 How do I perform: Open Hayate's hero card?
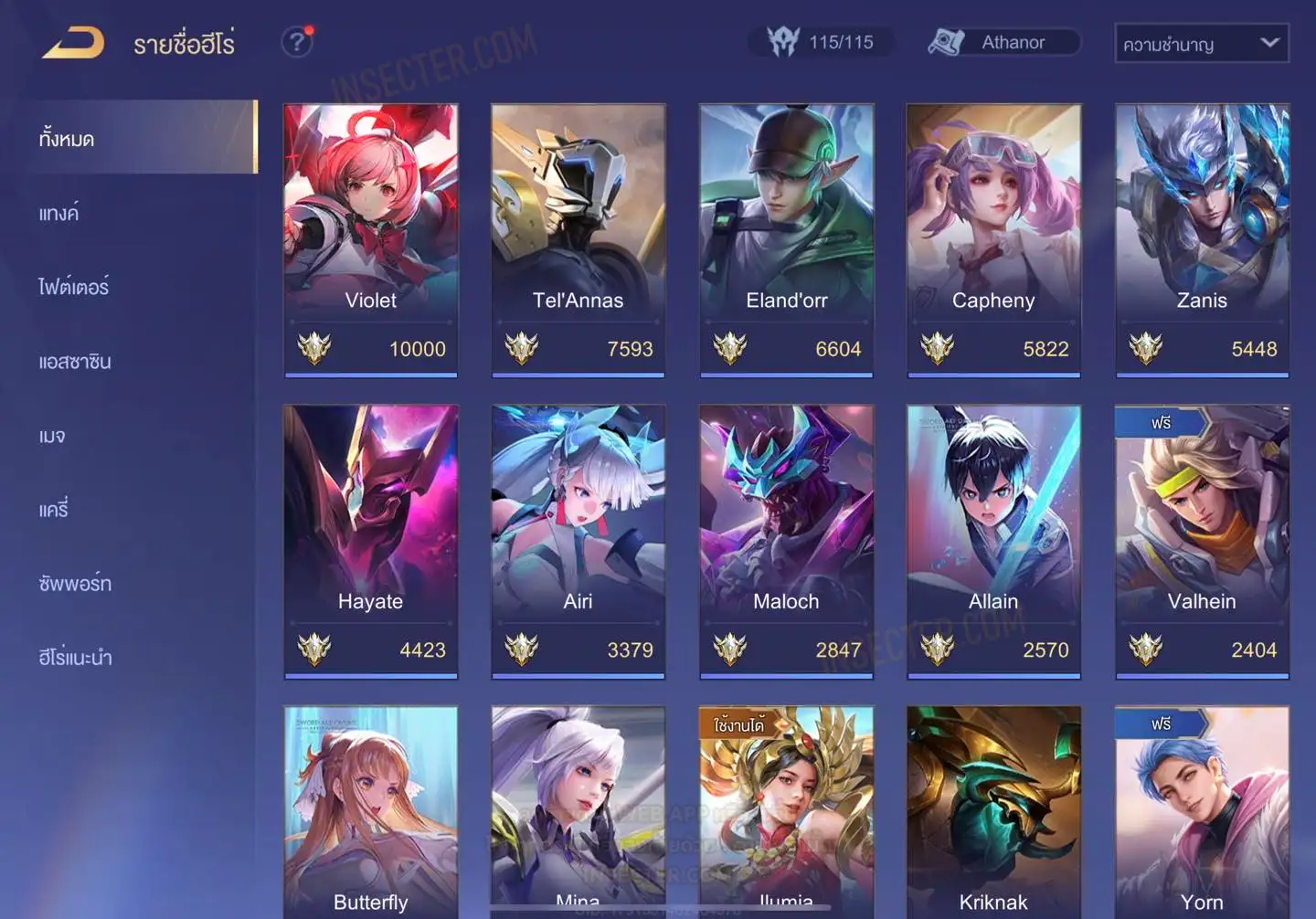(x=371, y=541)
